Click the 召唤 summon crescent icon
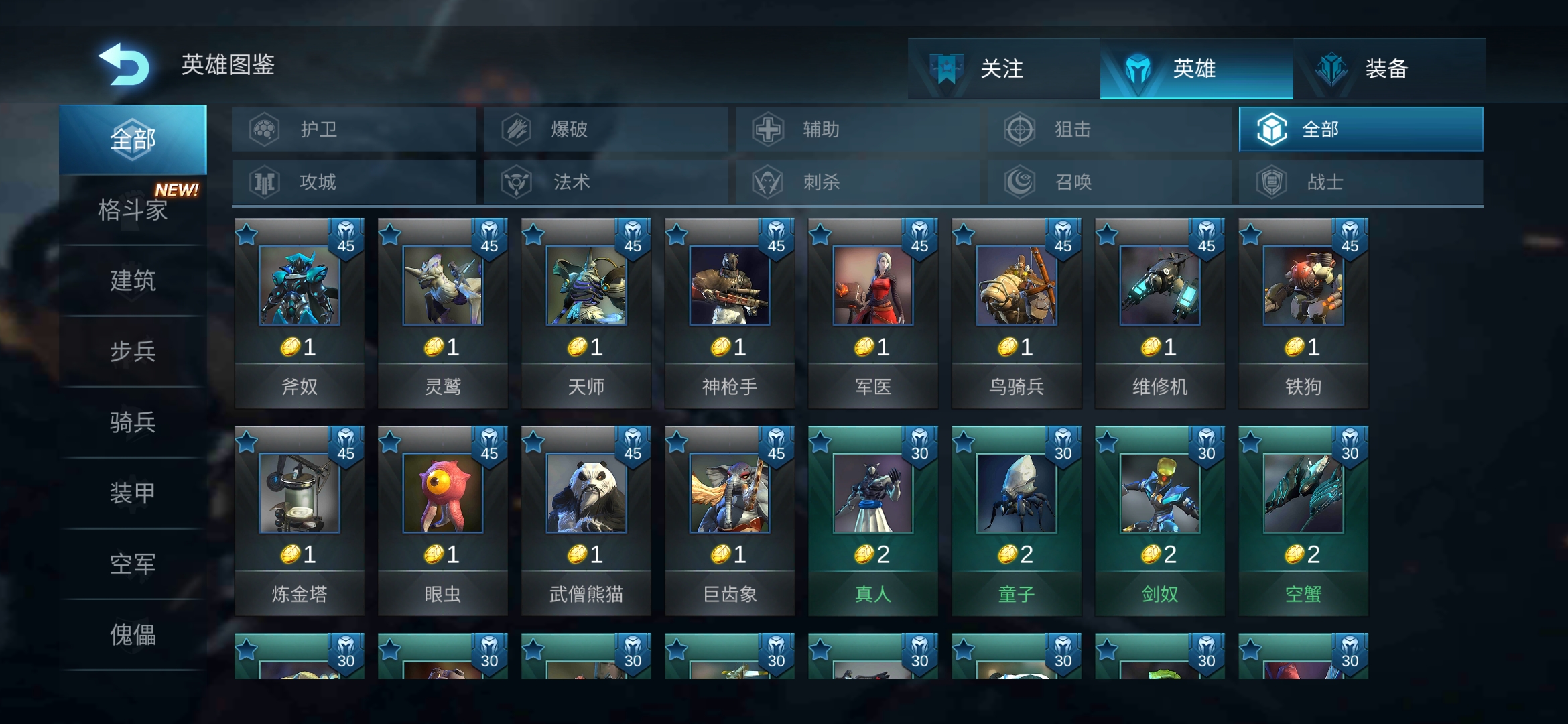Image resolution: width=1568 pixels, height=724 pixels. click(1018, 182)
